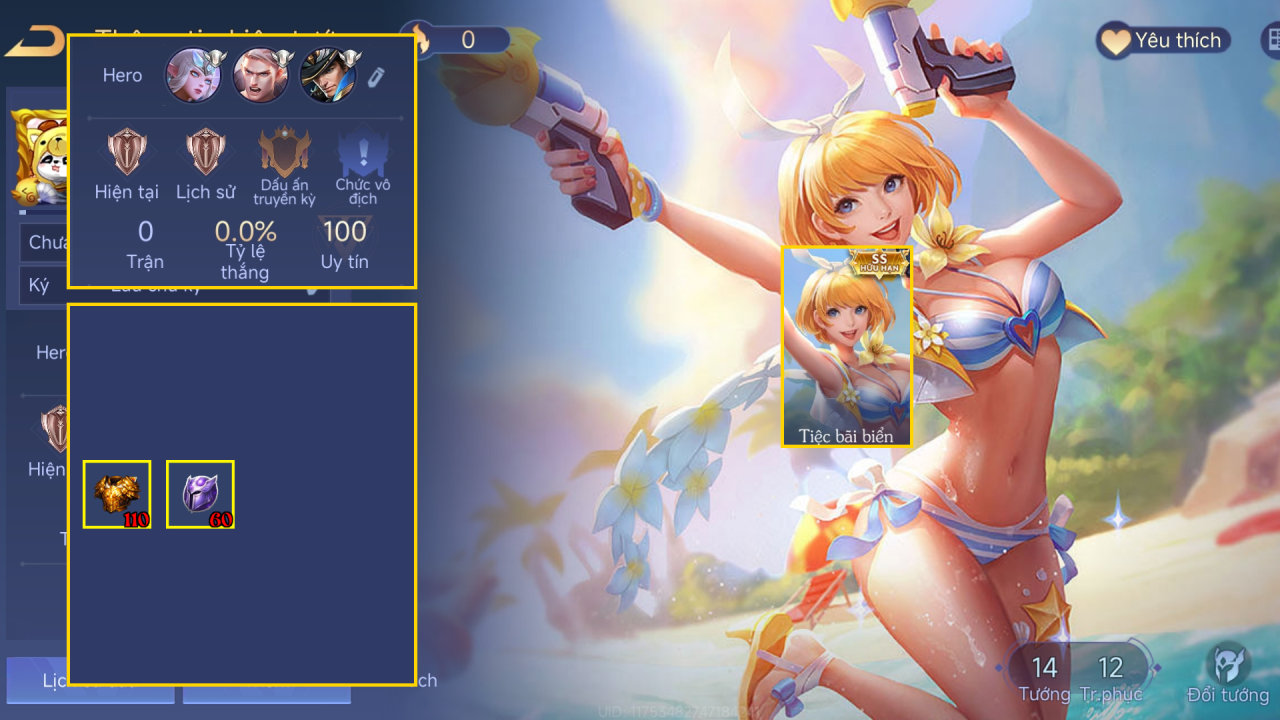Image resolution: width=1280 pixels, height=720 pixels.
Task: Check the Uy tín credit score
Action: 344,244
